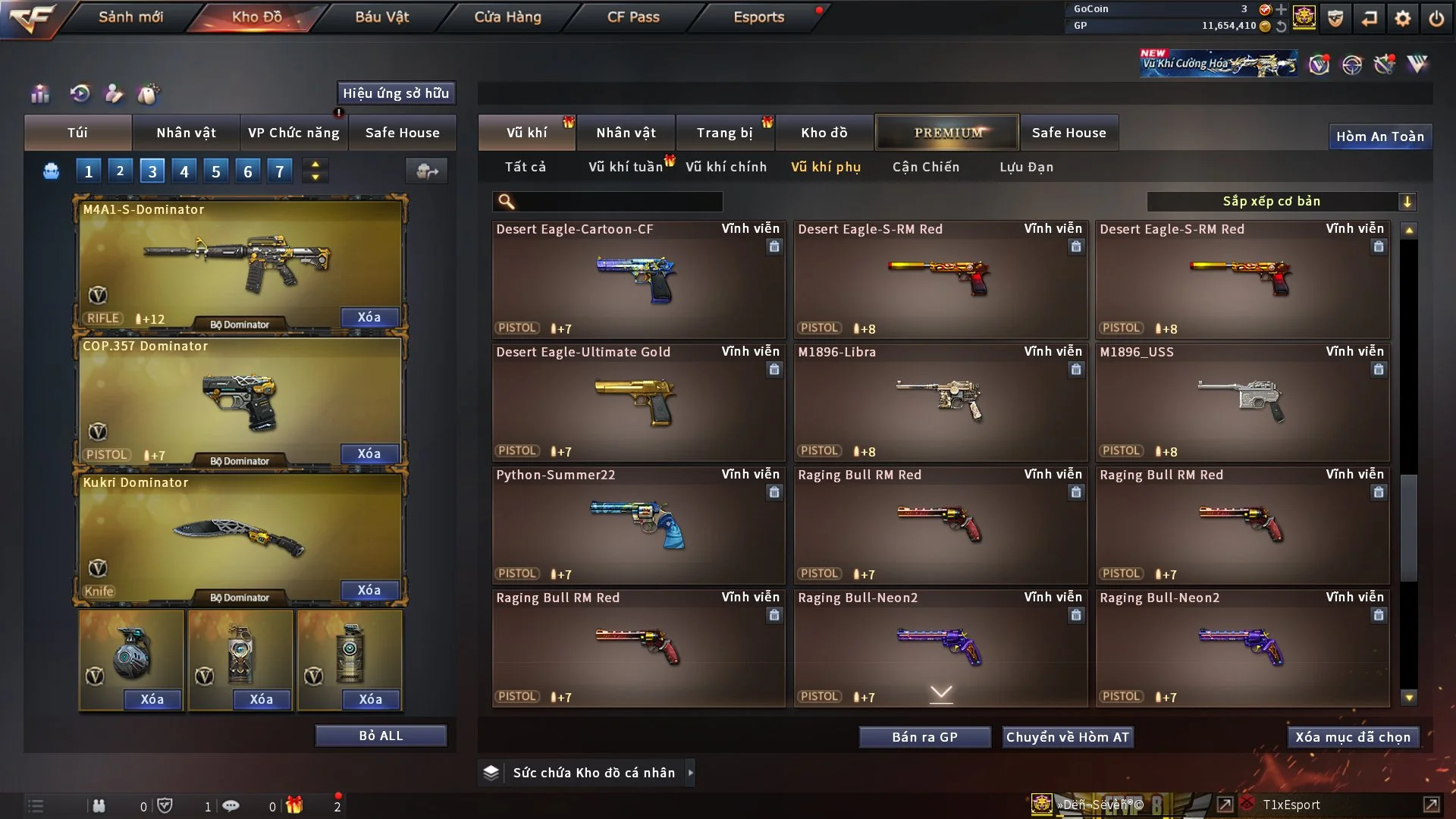Open the Cửa Hàng shop menu
This screenshot has height=819, width=1456.
(x=507, y=17)
